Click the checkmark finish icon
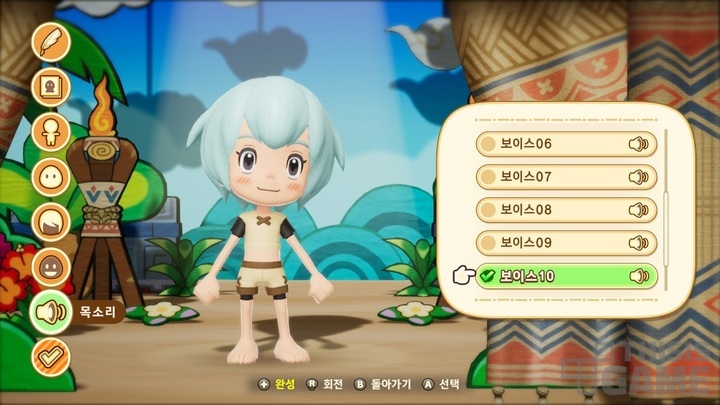 [50, 356]
